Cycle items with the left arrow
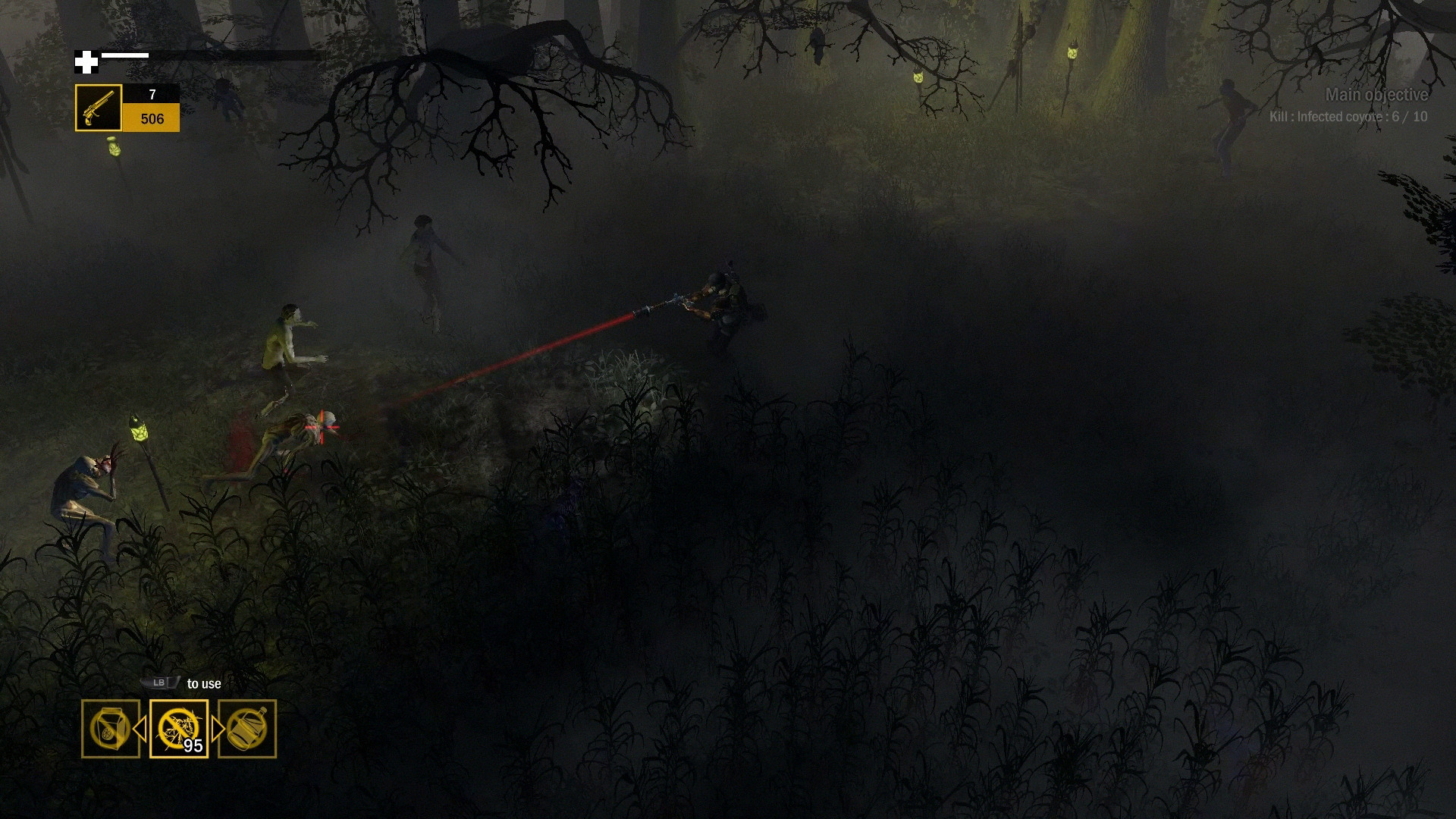The height and width of the screenshot is (819, 1456). pos(141,729)
